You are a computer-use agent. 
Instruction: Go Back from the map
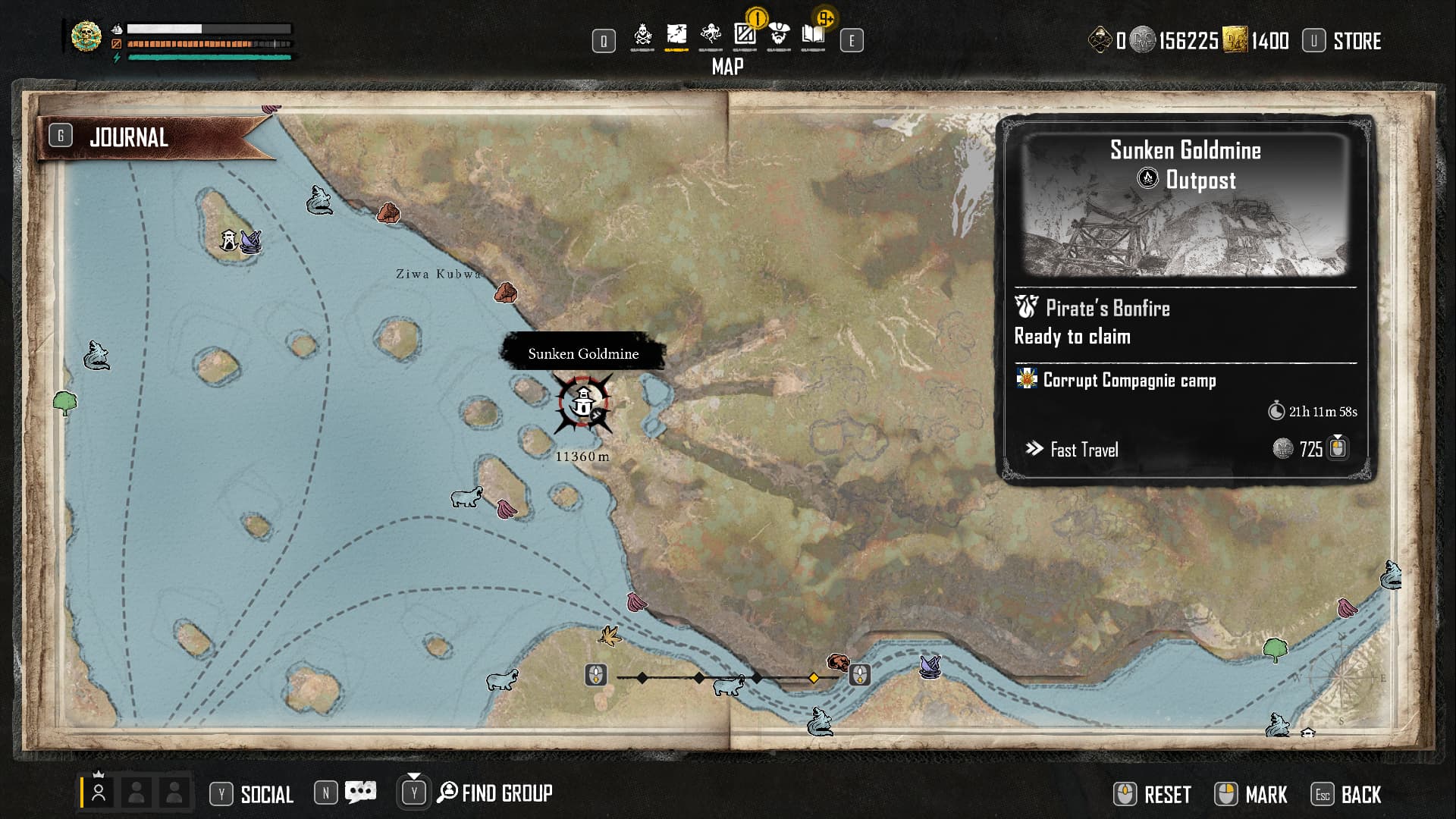[1360, 795]
